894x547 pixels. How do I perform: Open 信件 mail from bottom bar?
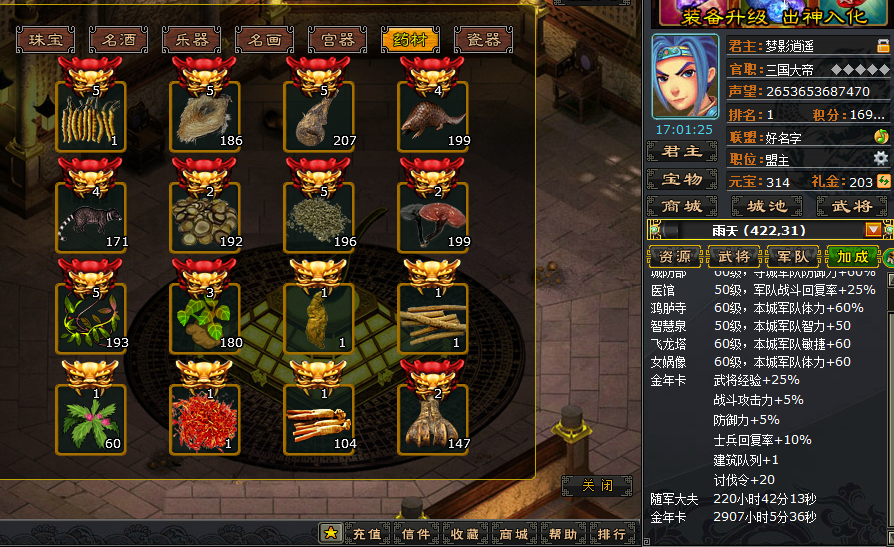pos(416,534)
